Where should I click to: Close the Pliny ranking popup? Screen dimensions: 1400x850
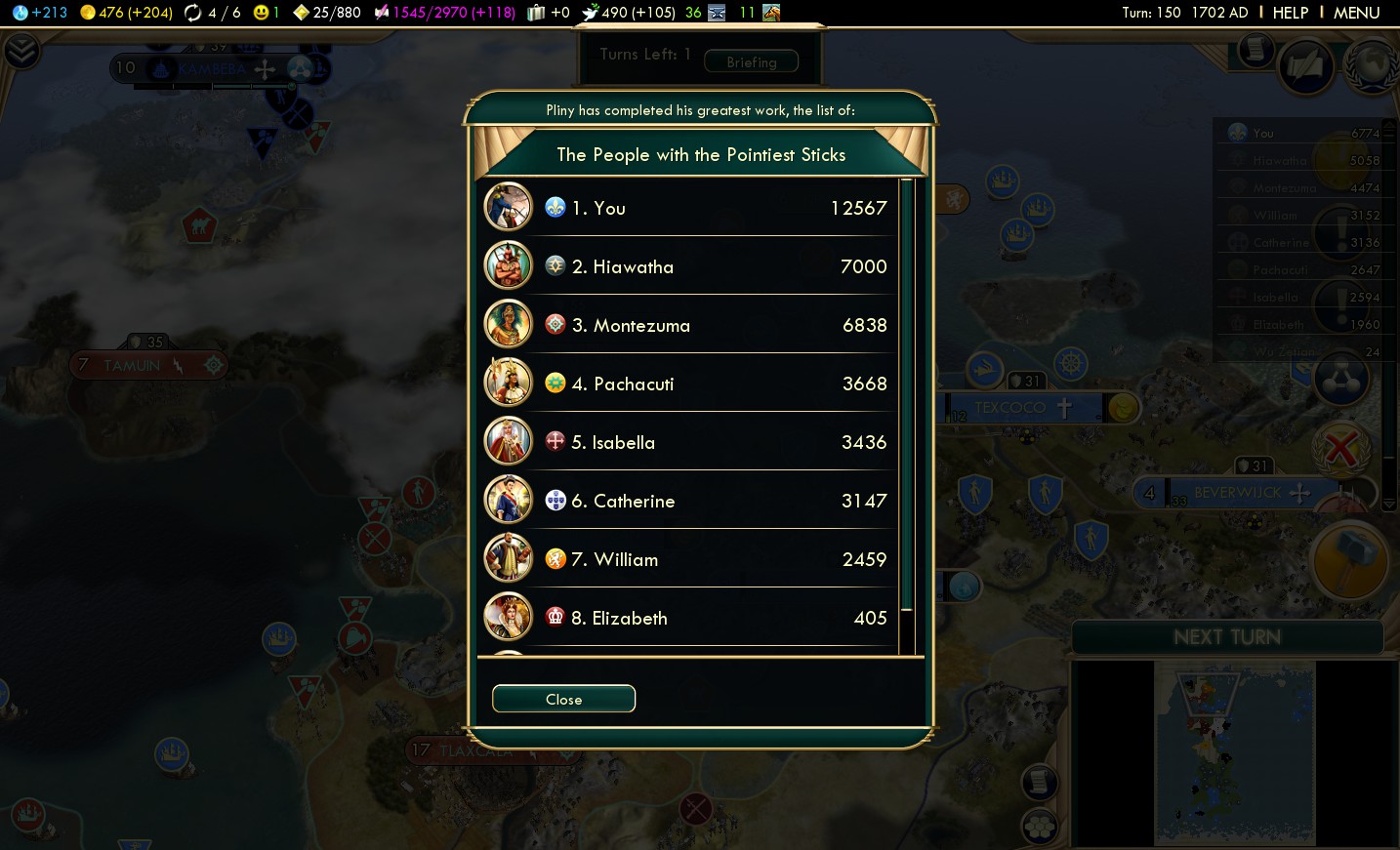click(563, 699)
